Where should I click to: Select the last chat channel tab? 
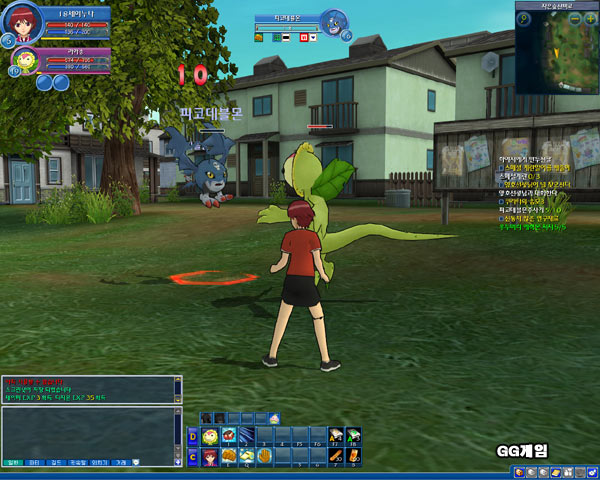click(121, 463)
